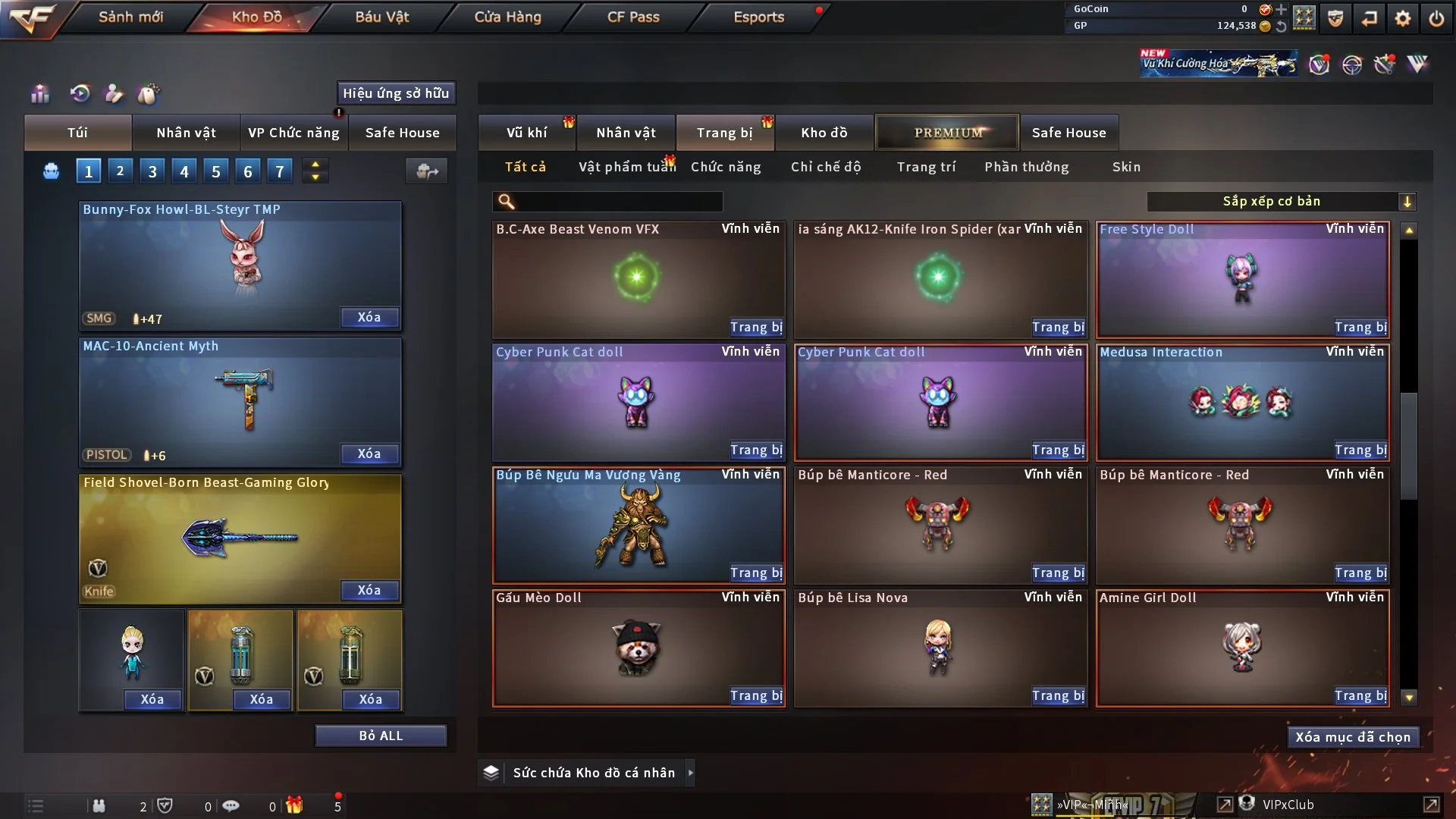
Task: Open the Skin filter
Action: [x=1126, y=167]
